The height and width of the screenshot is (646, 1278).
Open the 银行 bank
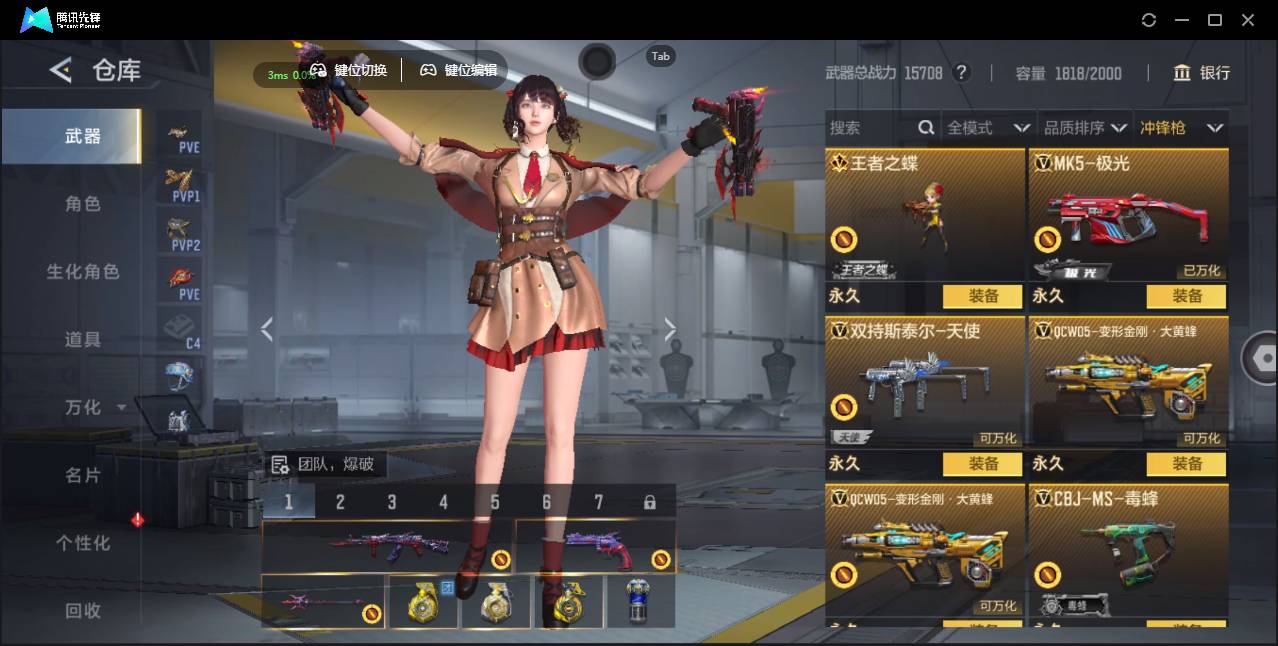1202,73
